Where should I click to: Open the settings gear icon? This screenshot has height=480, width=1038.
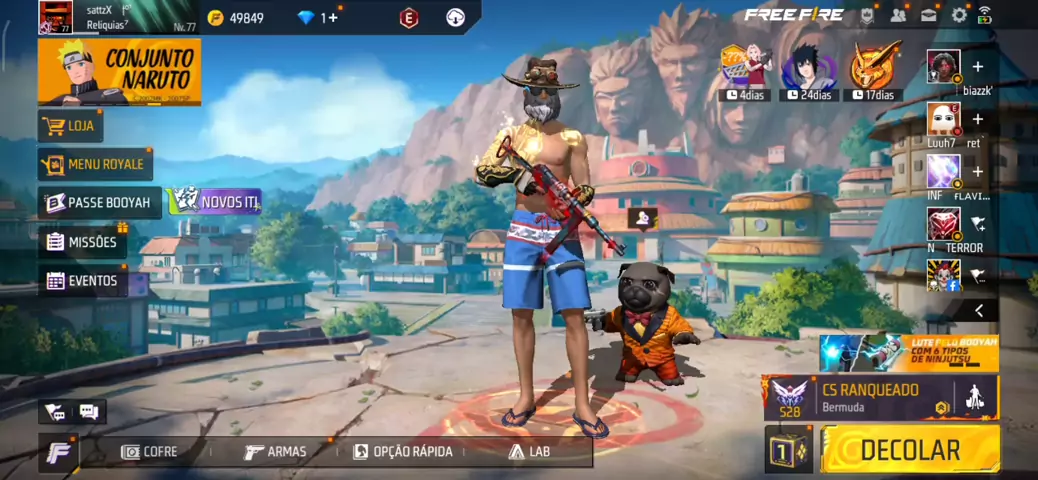pos(959,15)
